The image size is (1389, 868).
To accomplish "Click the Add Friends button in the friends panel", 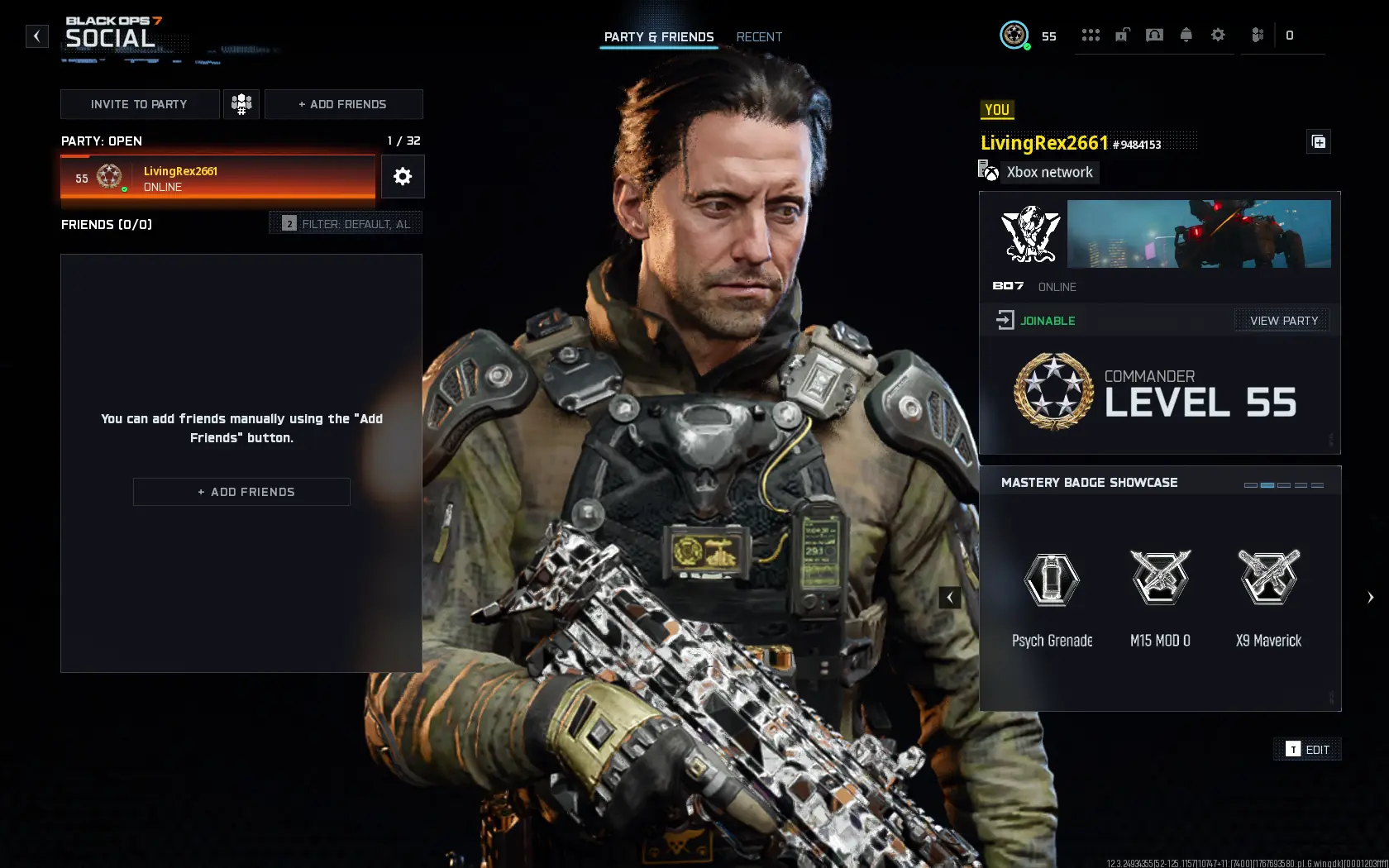I will [241, 491].
